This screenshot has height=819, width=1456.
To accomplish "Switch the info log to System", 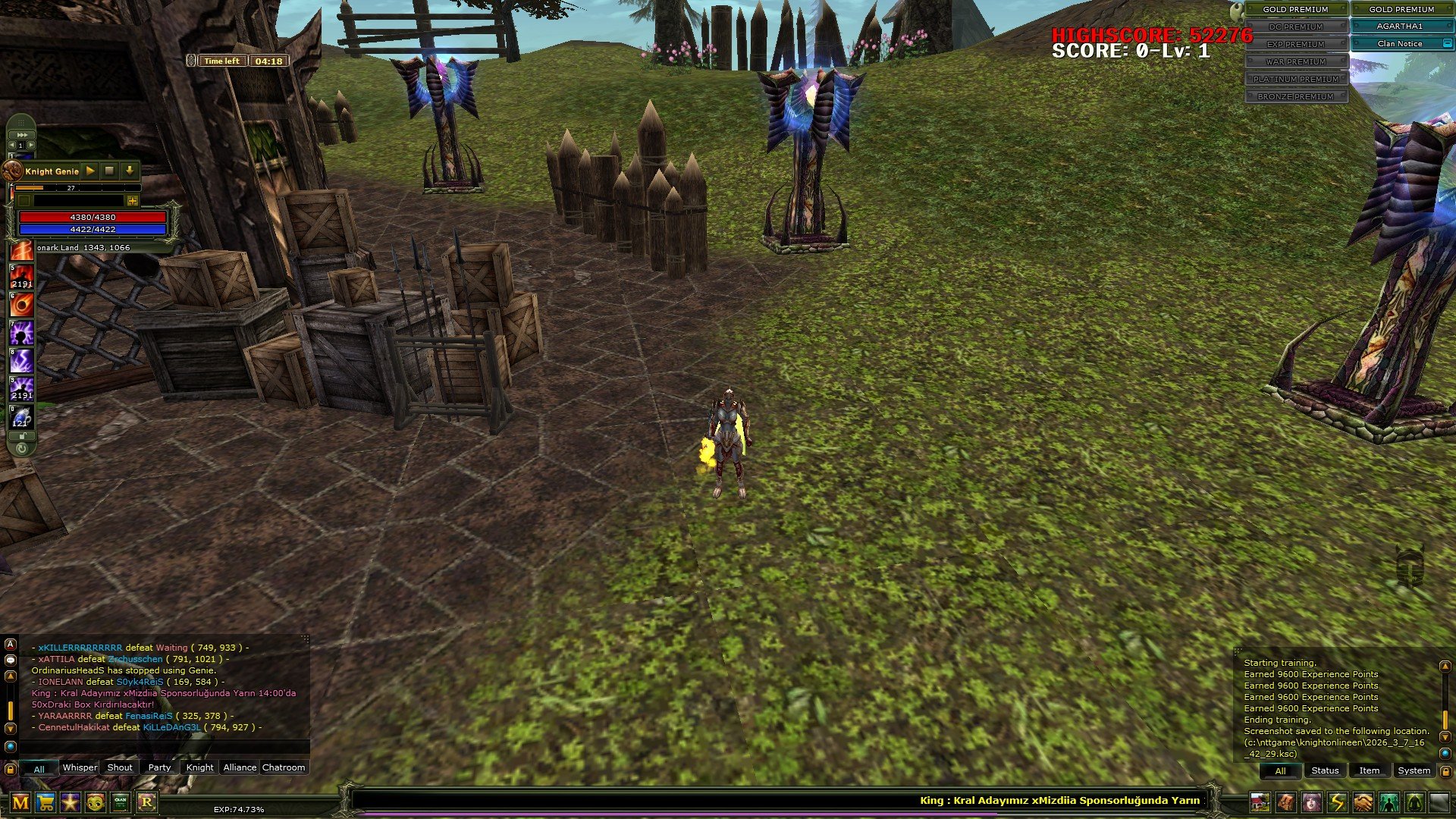I will 1414,770.
